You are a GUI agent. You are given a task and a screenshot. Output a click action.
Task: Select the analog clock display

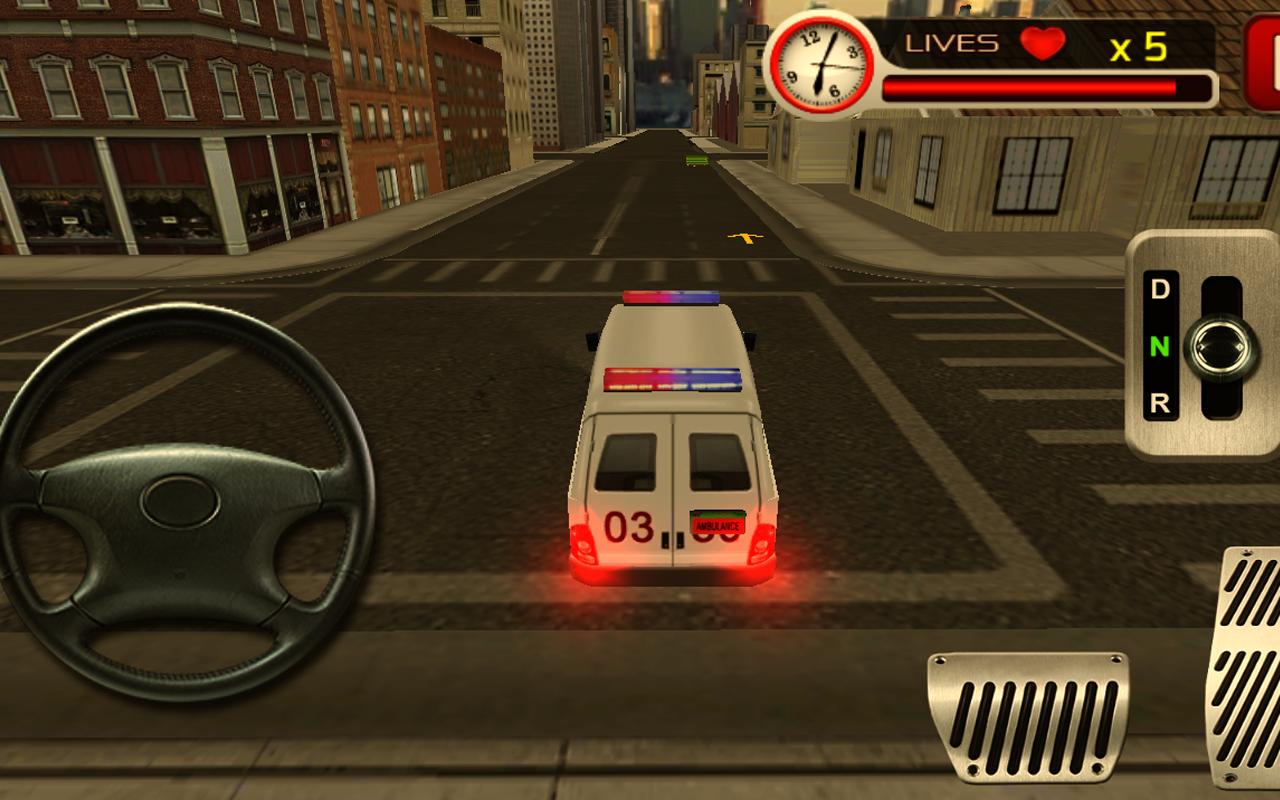[x=822, y=62]
